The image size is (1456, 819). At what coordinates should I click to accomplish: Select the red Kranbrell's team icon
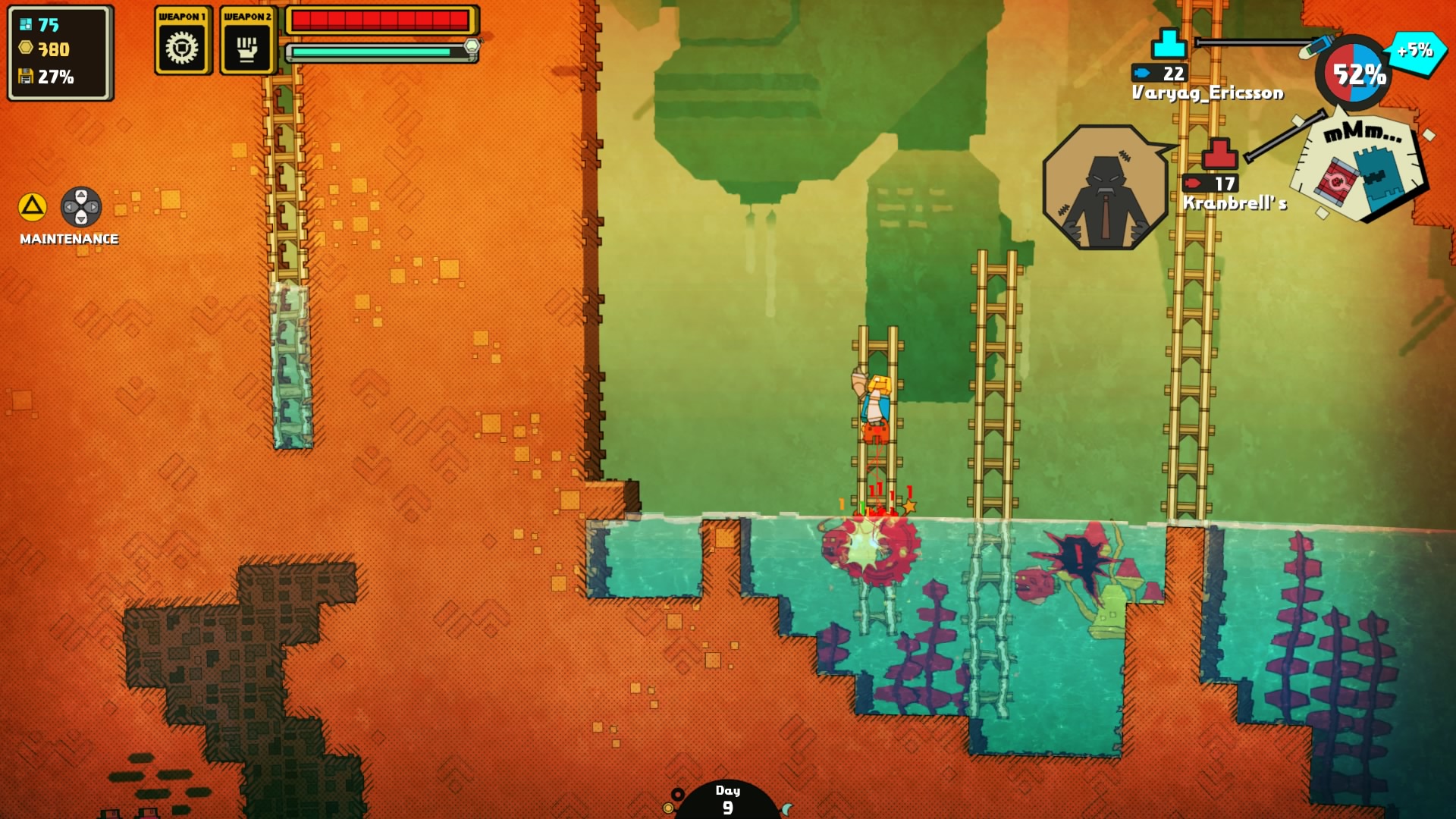[x=1219, y=154]
